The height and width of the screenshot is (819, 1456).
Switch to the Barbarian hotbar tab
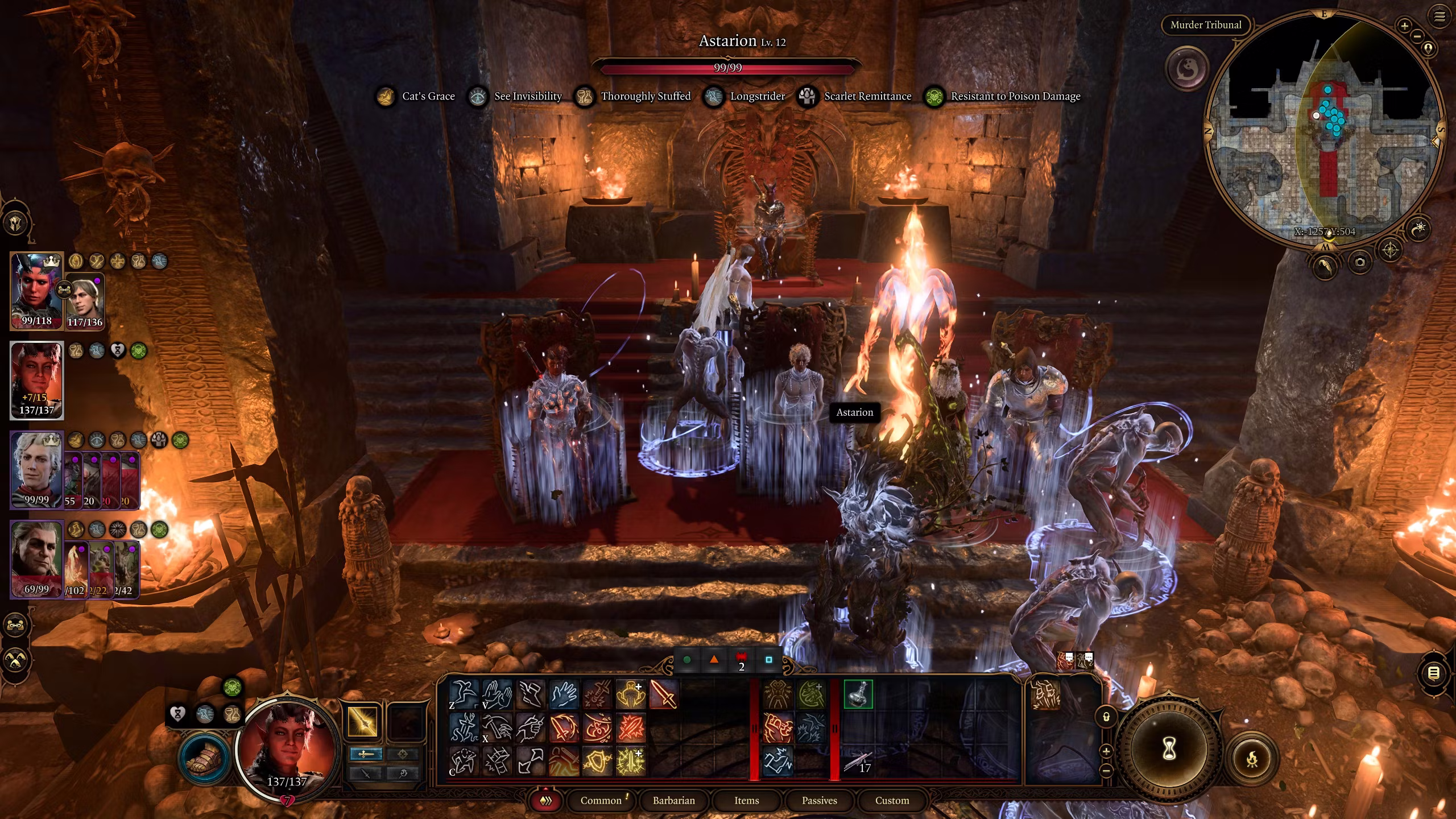(673, 800)
